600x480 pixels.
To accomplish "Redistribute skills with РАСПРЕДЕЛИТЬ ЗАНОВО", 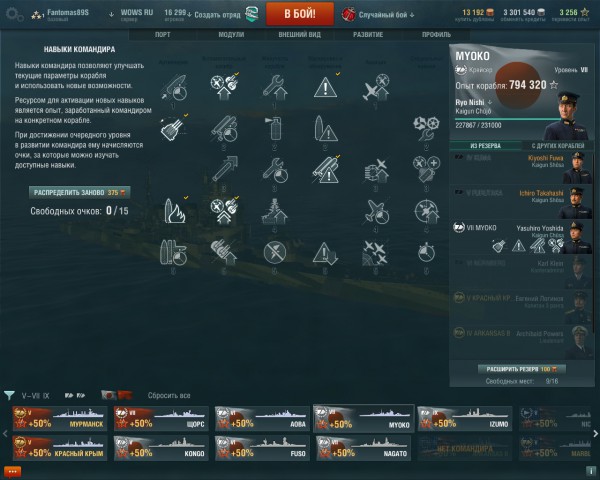I will [x=93, y=191].
